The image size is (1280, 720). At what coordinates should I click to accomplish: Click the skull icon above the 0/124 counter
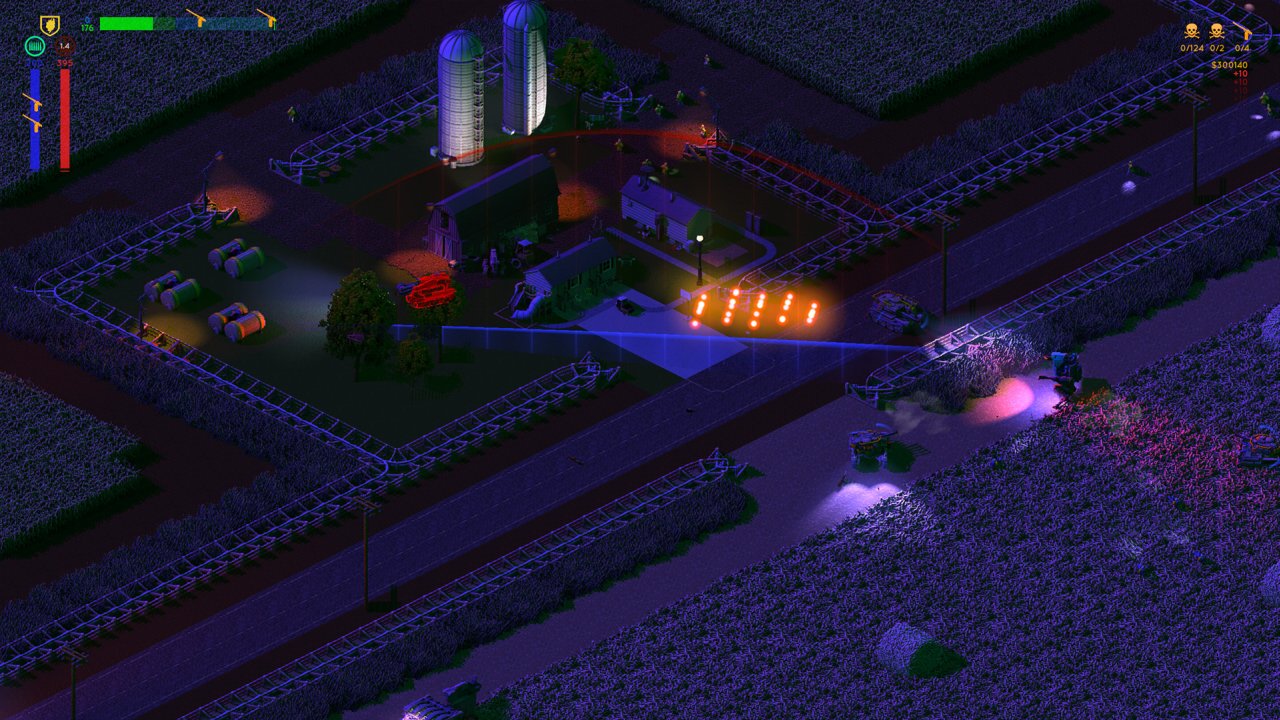(x=1191, y=31)
